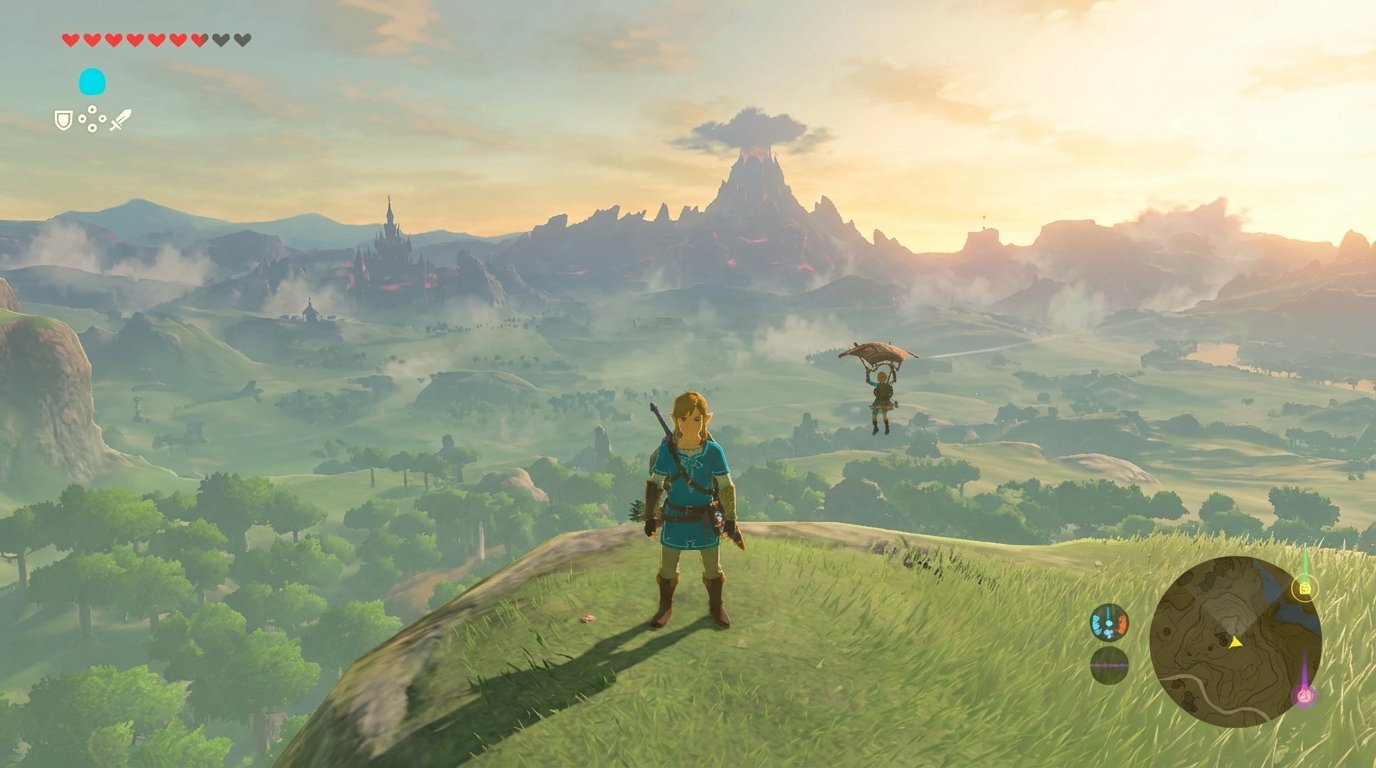
Task: Click the rightmost empty gray heart
Action: tap(243, 39)
